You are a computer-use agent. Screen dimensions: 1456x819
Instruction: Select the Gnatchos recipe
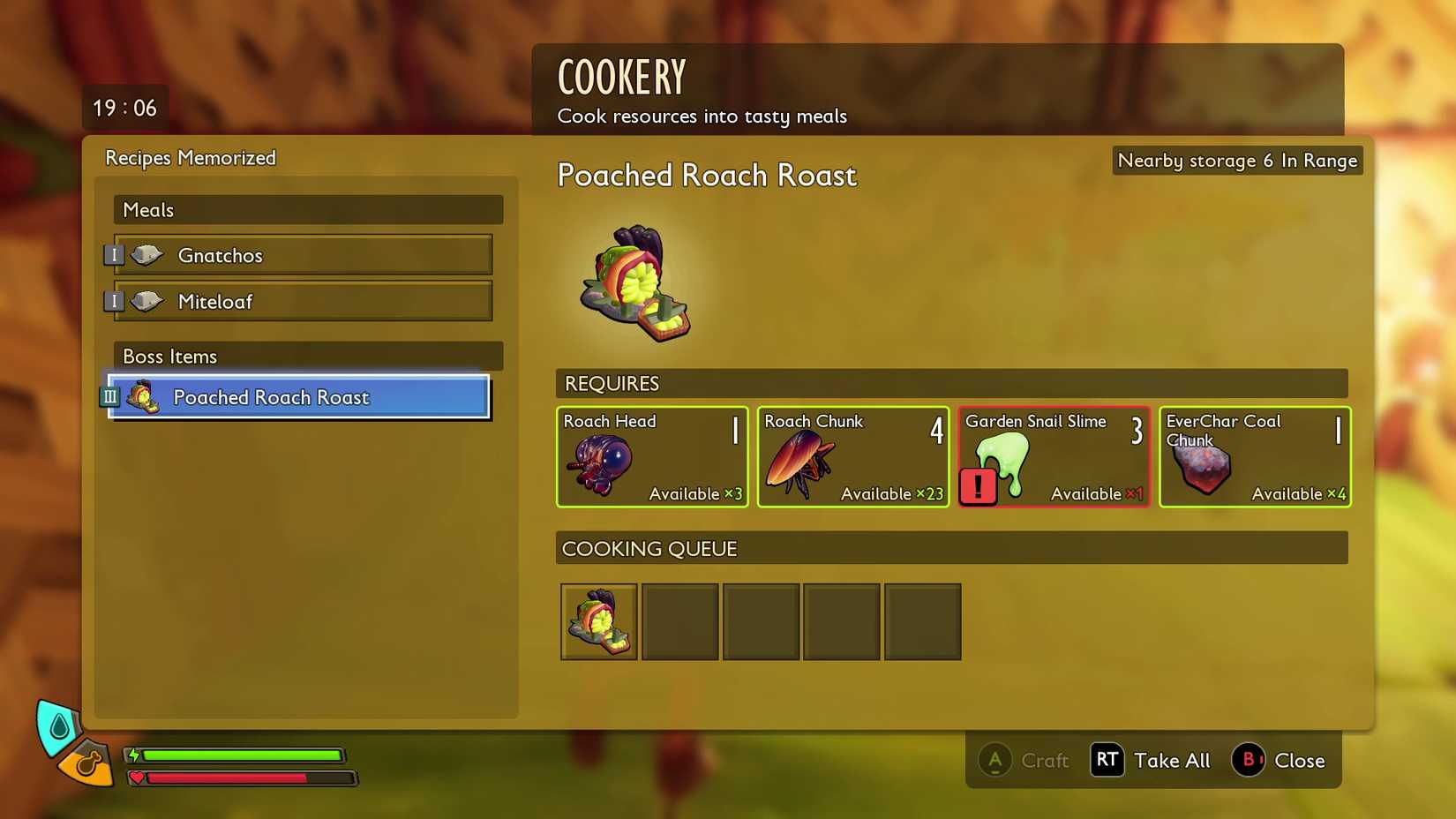point(303,255)
